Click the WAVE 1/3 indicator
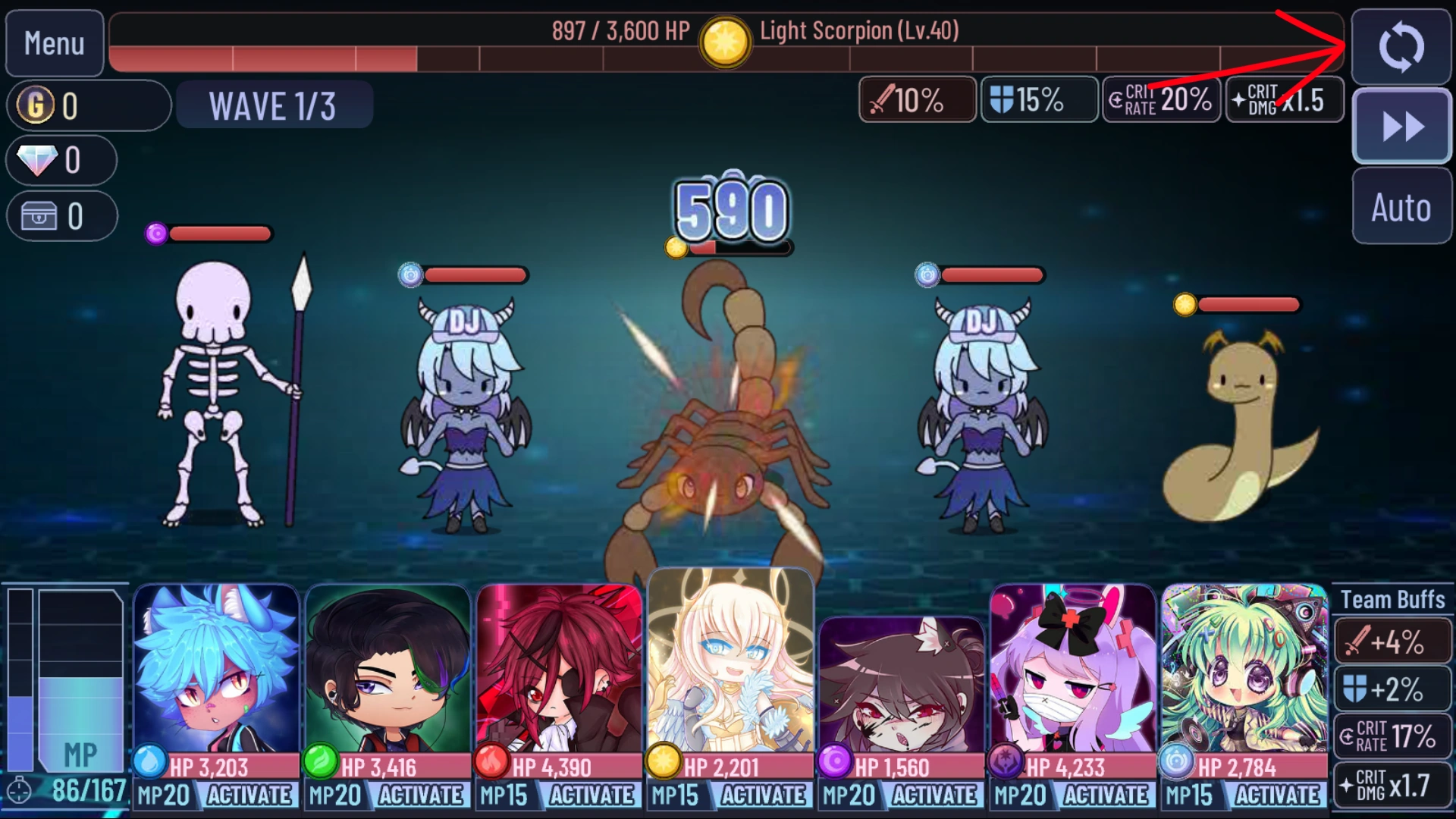The width and height of the screenshot is (1456, 819). 274,105
